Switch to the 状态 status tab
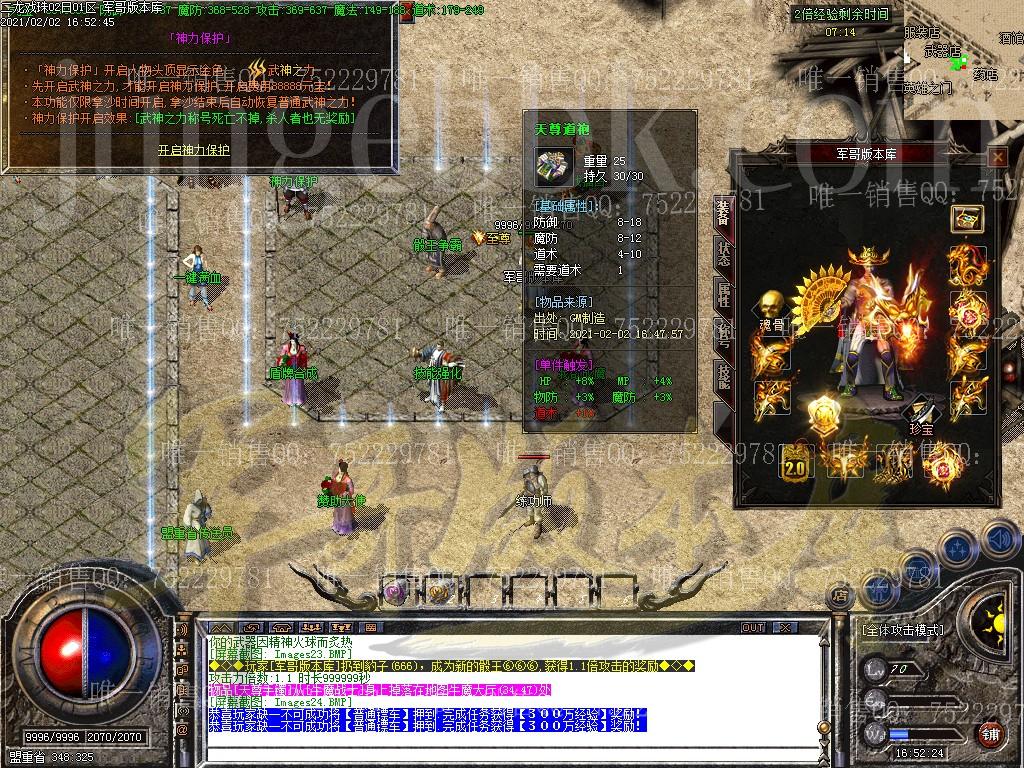Screen dimensions: 1024x768 722,254
